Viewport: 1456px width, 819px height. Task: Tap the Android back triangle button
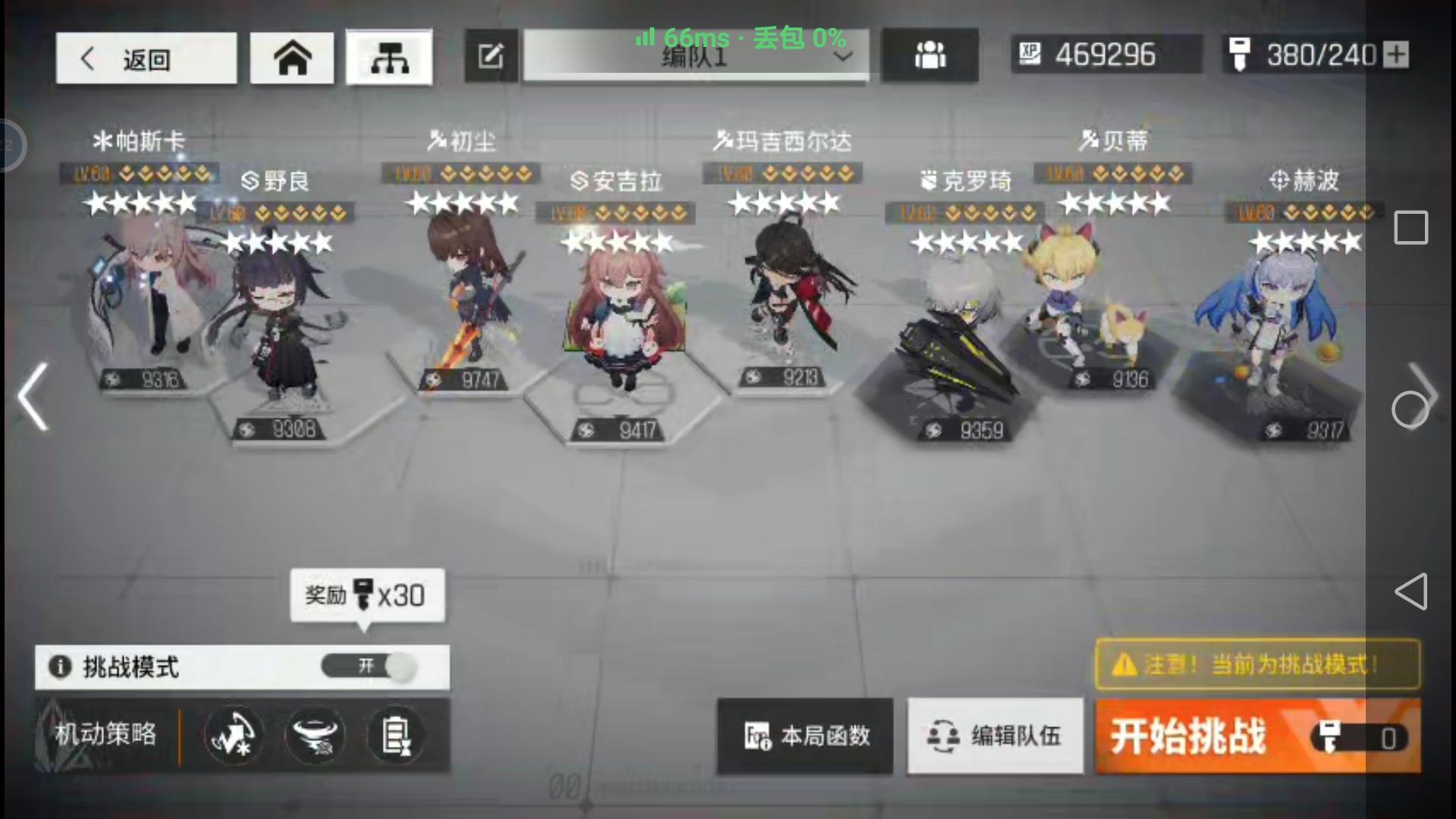pos(1412,591)
